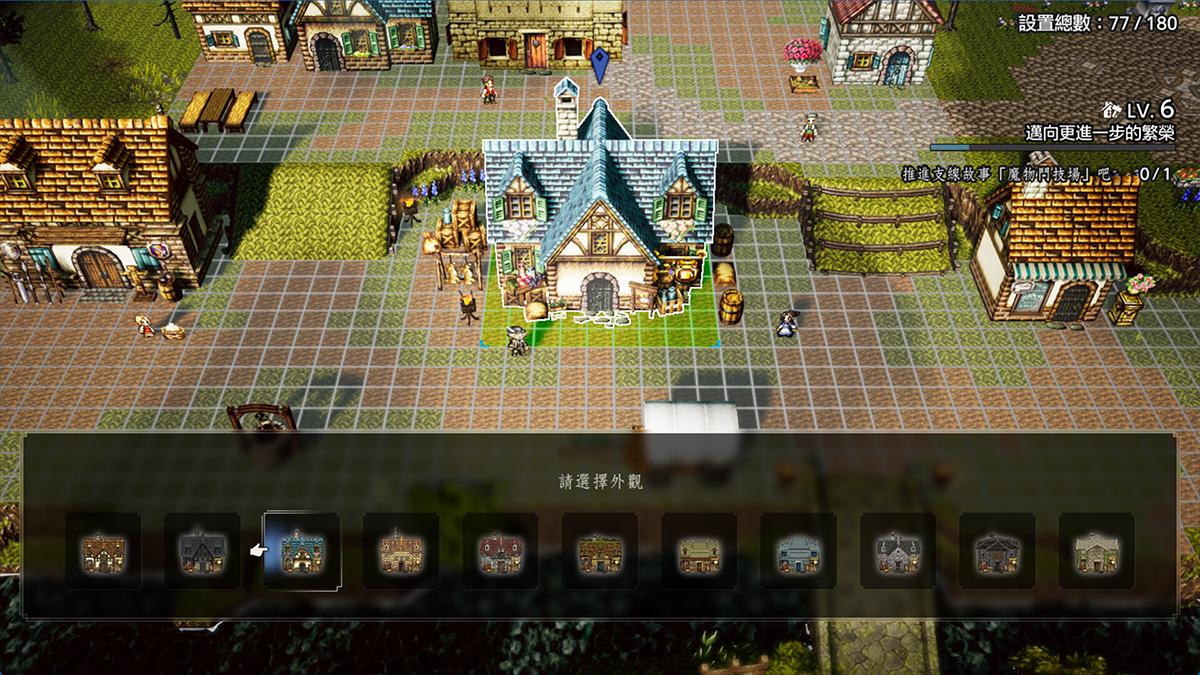Select the sandy tan house appearance
The width and height of the screenshot is (1200, 675).
coord(400,551)
